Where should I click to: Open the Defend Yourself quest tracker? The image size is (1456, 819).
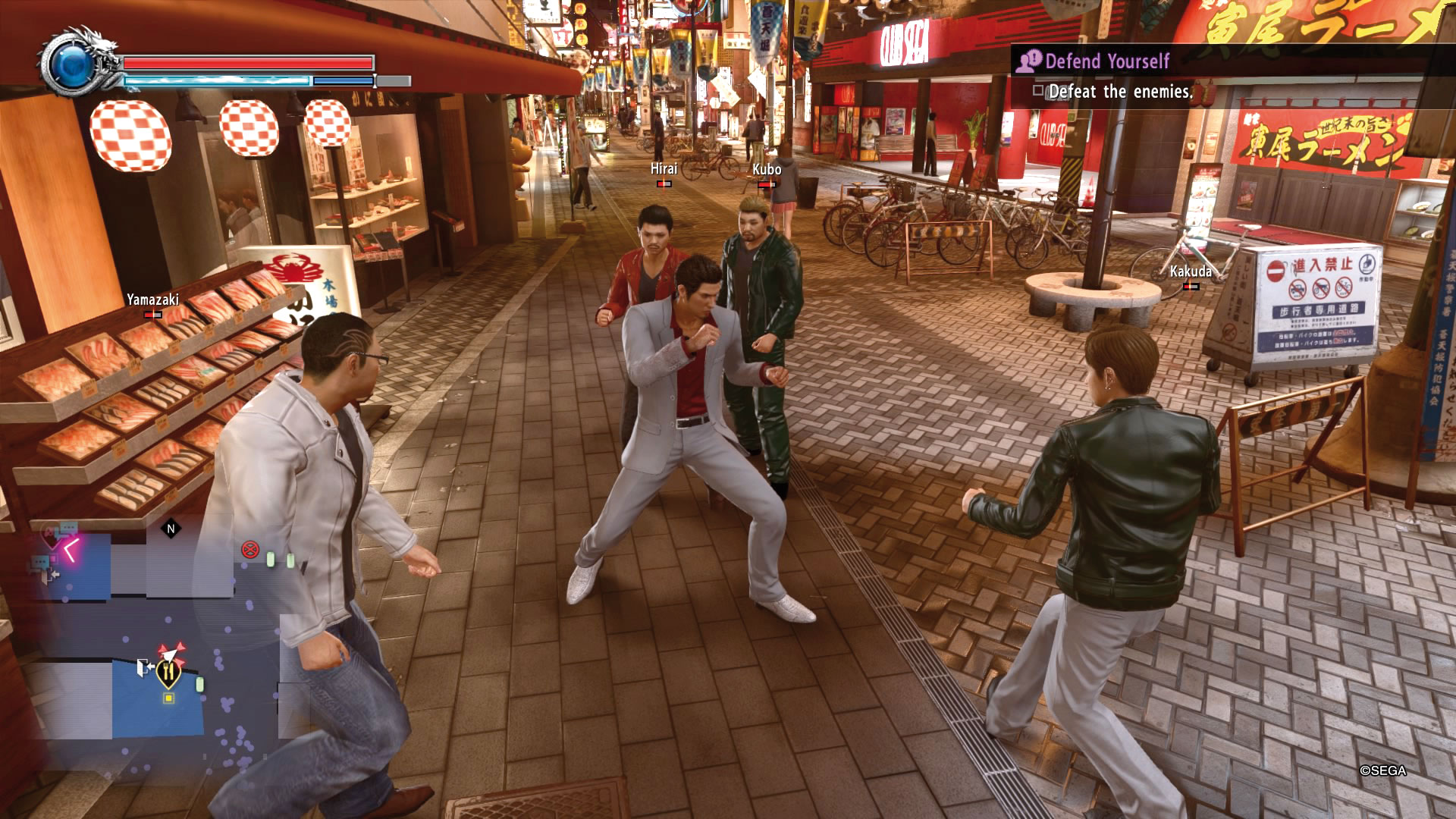click(x=1106, y=61)
